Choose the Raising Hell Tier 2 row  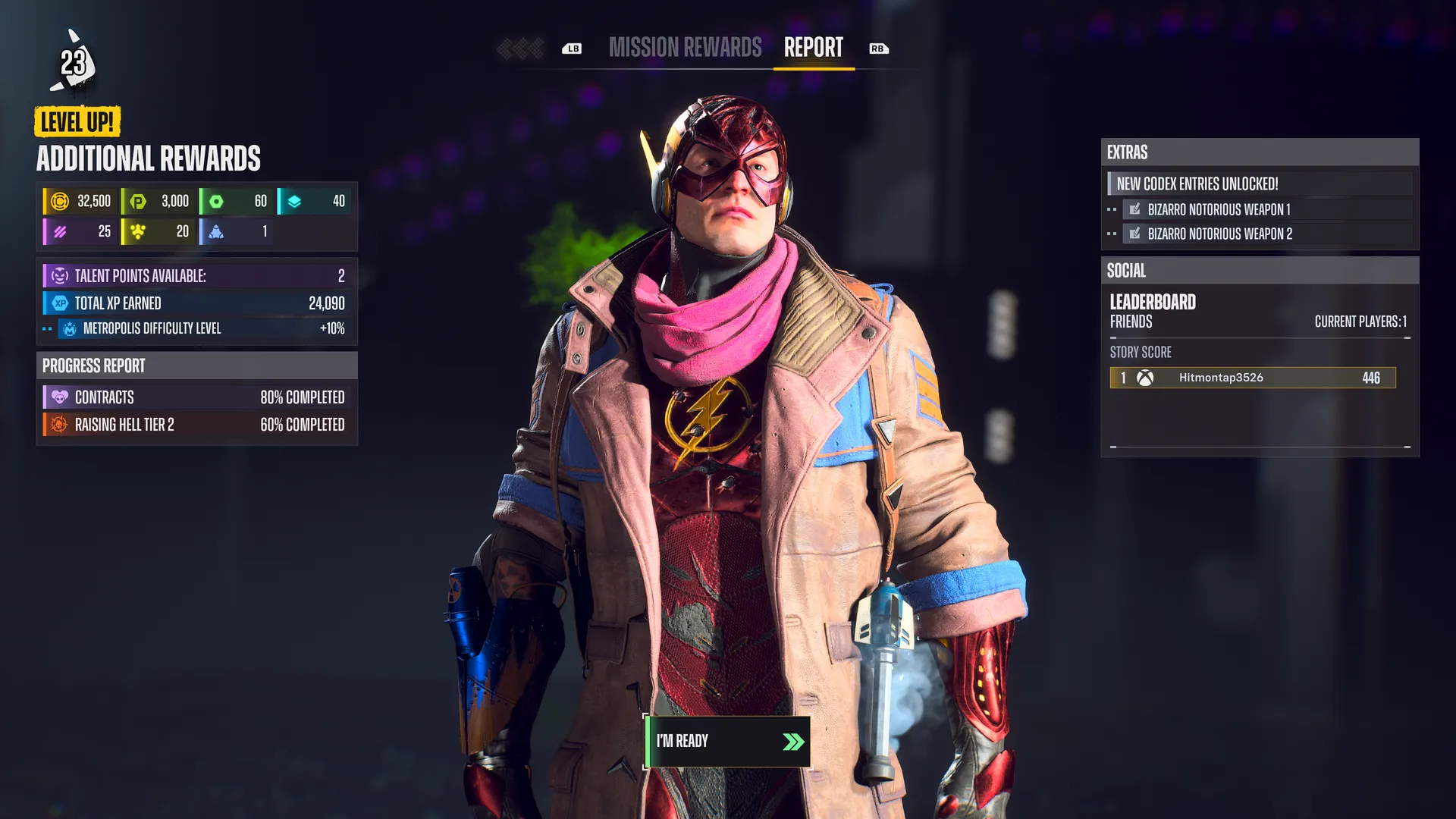tap(196, 425)
